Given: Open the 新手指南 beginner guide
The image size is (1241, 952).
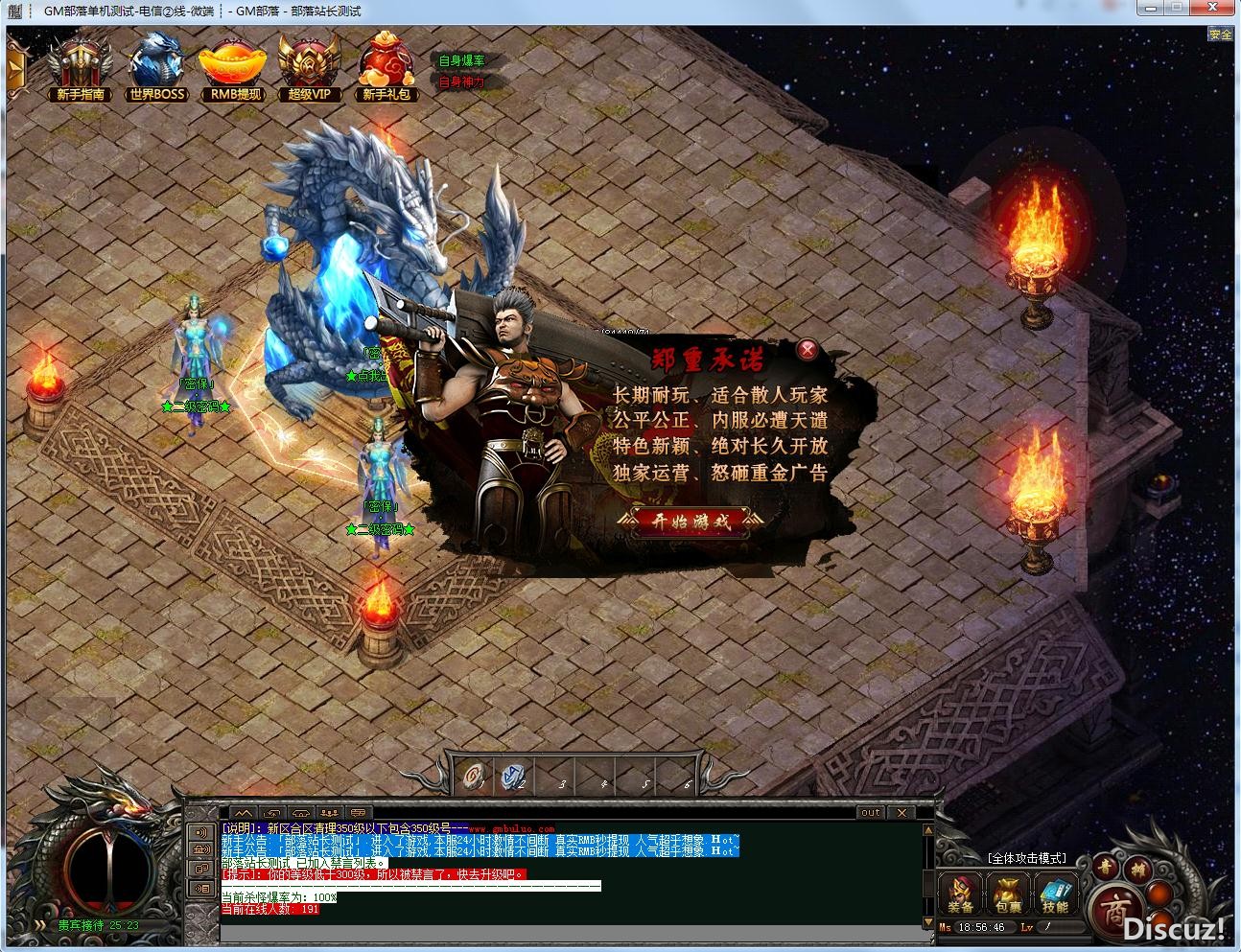Looking at the screenshot, I should click(x=81, y=67).
